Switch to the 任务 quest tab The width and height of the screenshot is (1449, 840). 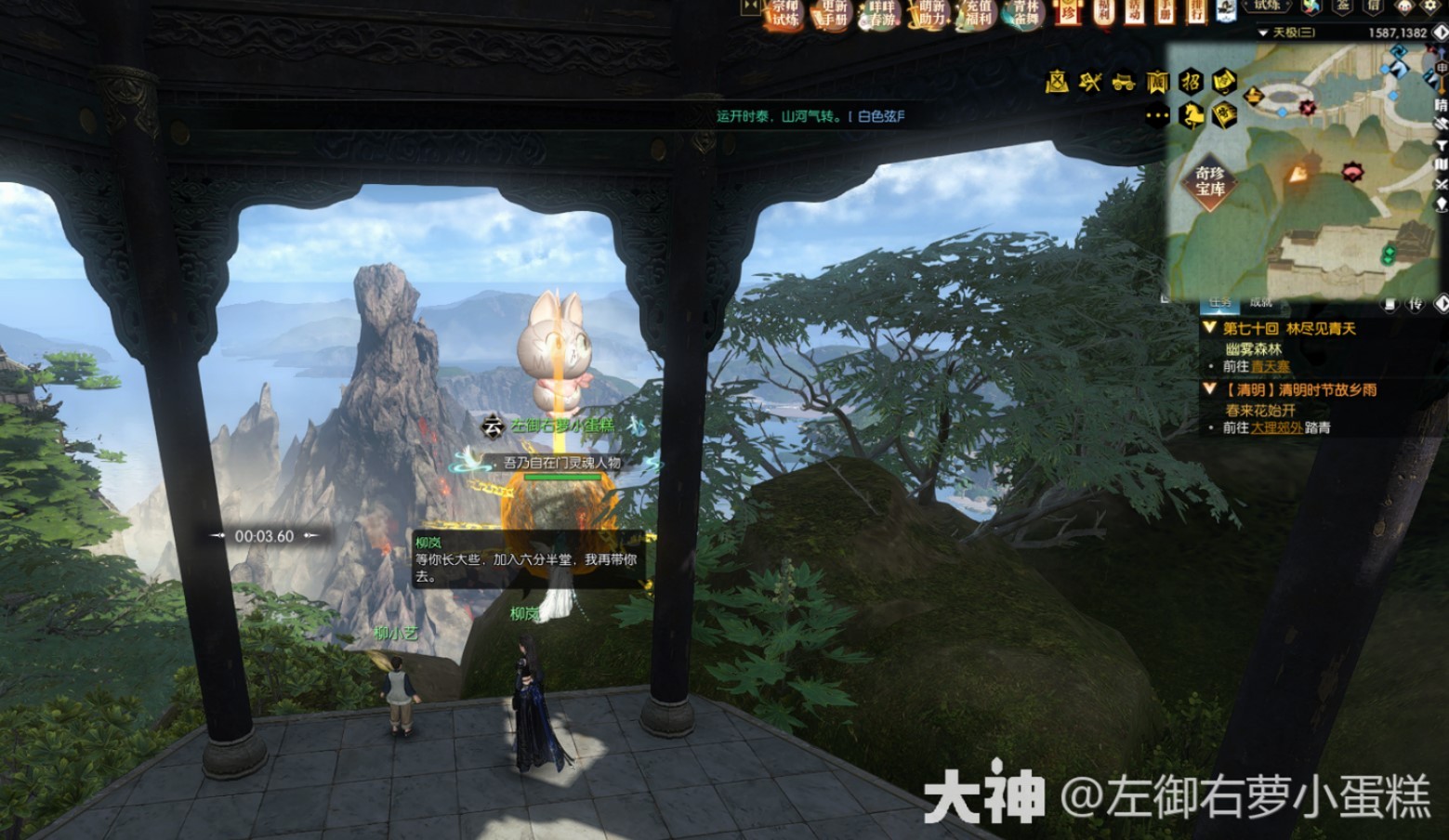(1220, 302)
